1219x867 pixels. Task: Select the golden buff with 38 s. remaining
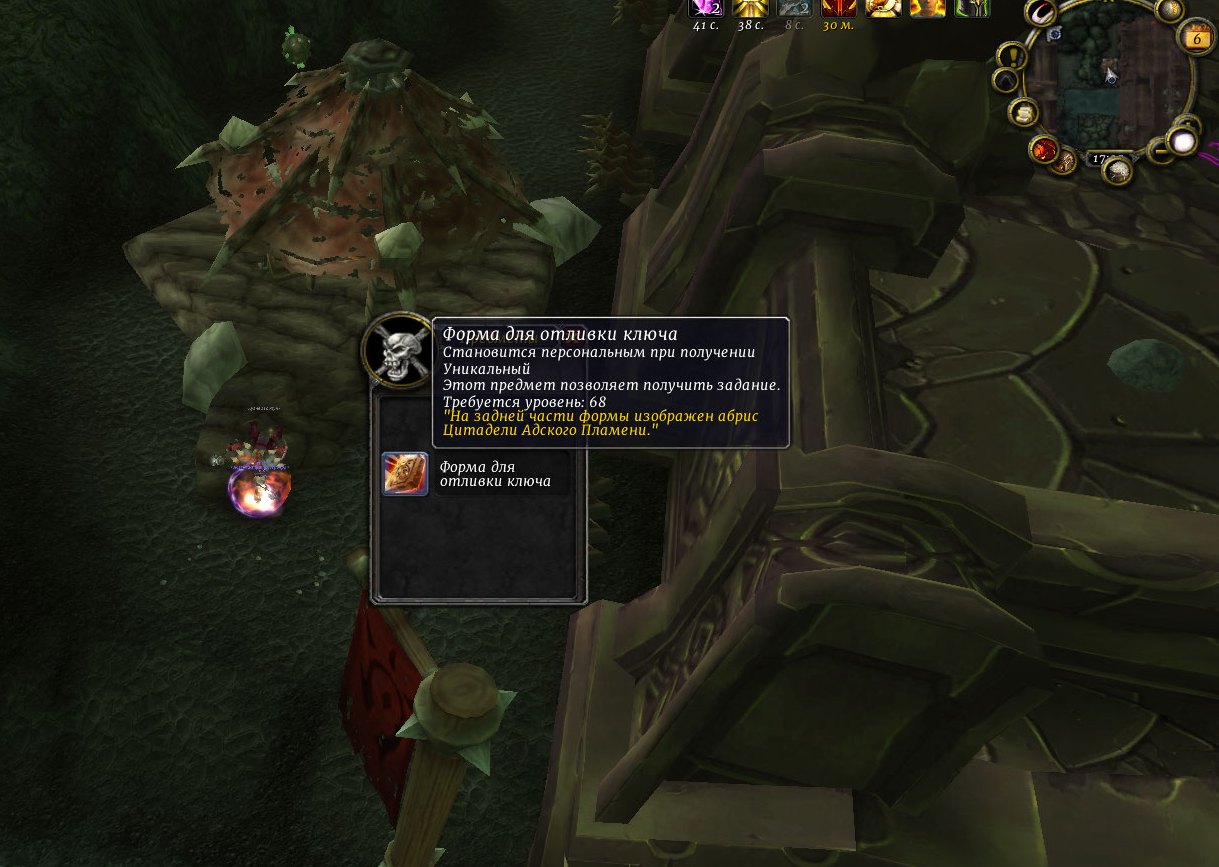pyautogui.click(x=749, y=8)
